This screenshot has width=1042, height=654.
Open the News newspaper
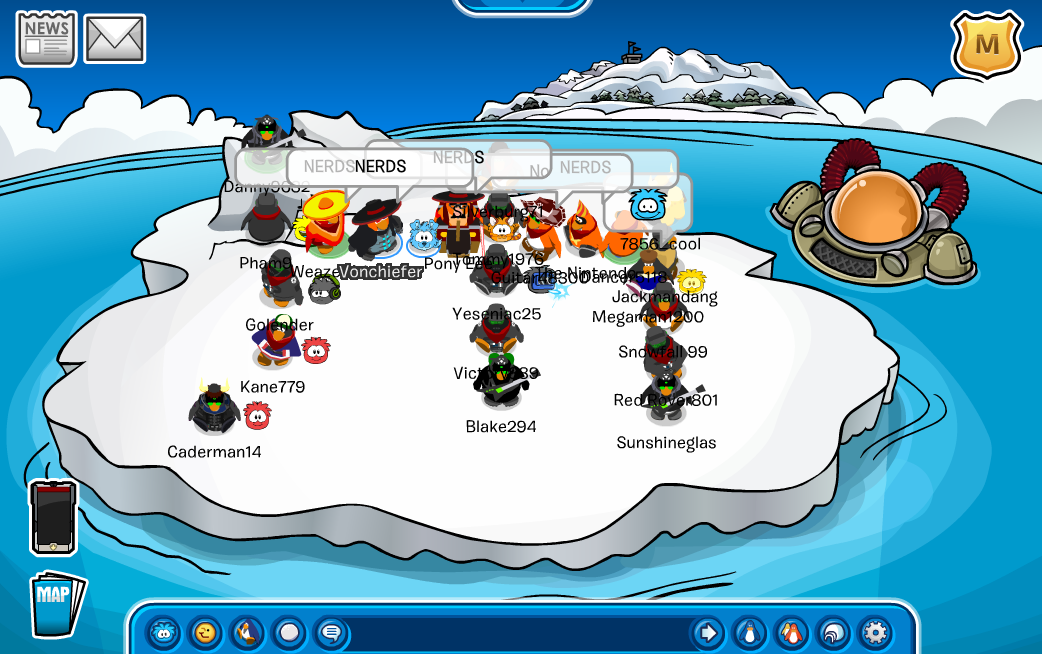(x=46, y=38)
